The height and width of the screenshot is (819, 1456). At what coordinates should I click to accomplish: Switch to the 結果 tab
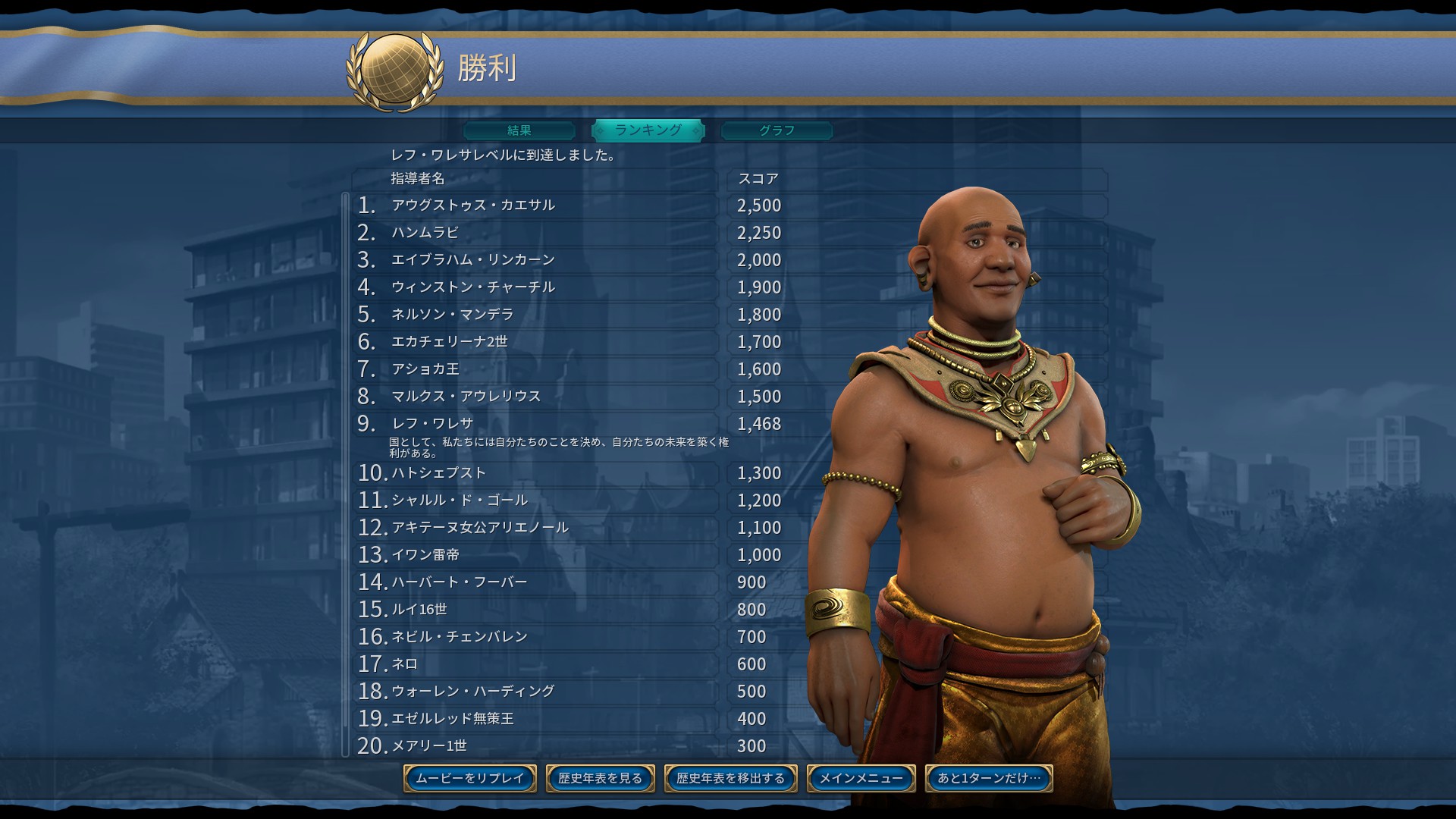[x=519, y=130]
